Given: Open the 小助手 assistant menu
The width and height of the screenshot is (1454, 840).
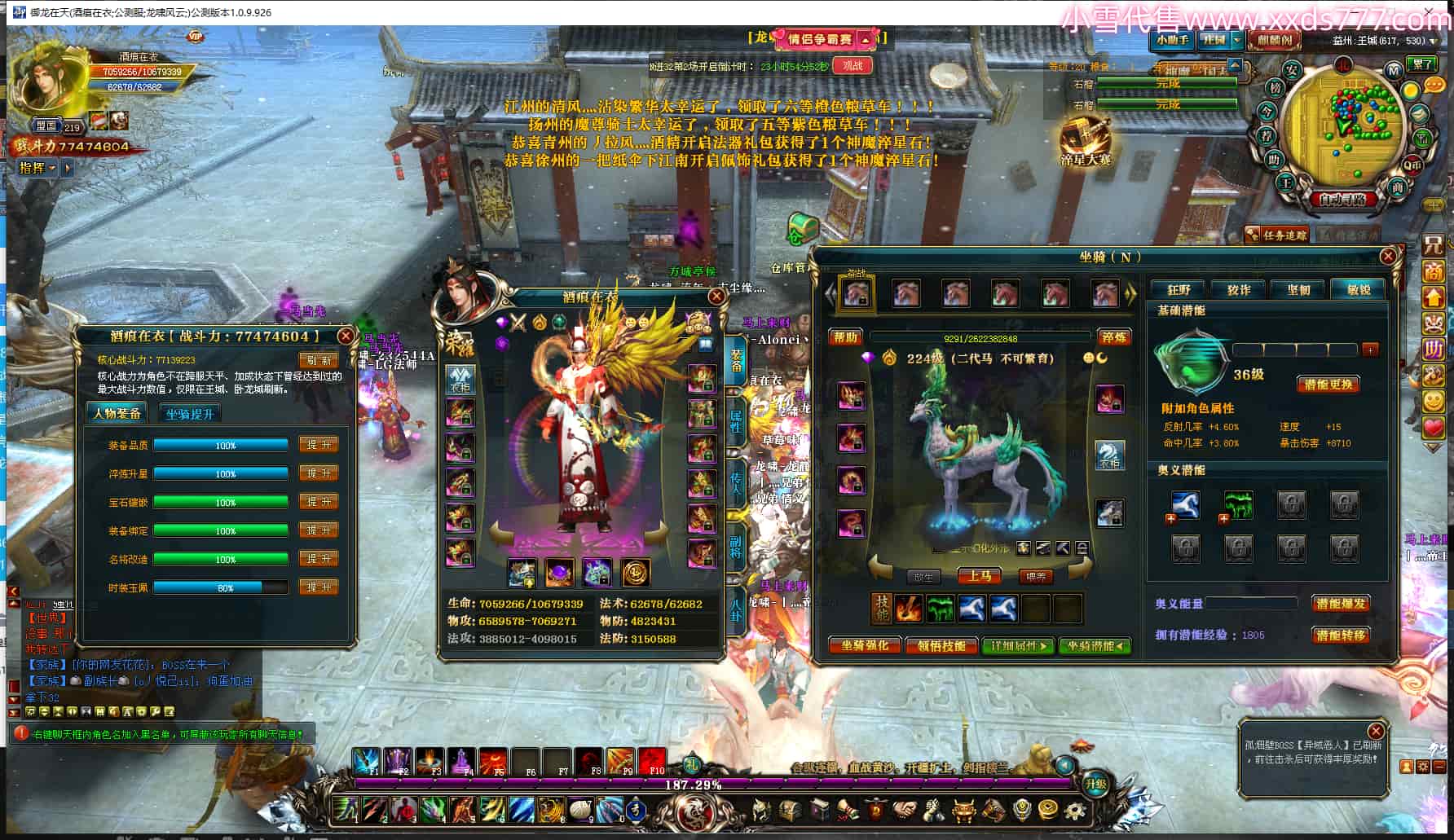Looking at the screenshot, I should coord(1172,40).
